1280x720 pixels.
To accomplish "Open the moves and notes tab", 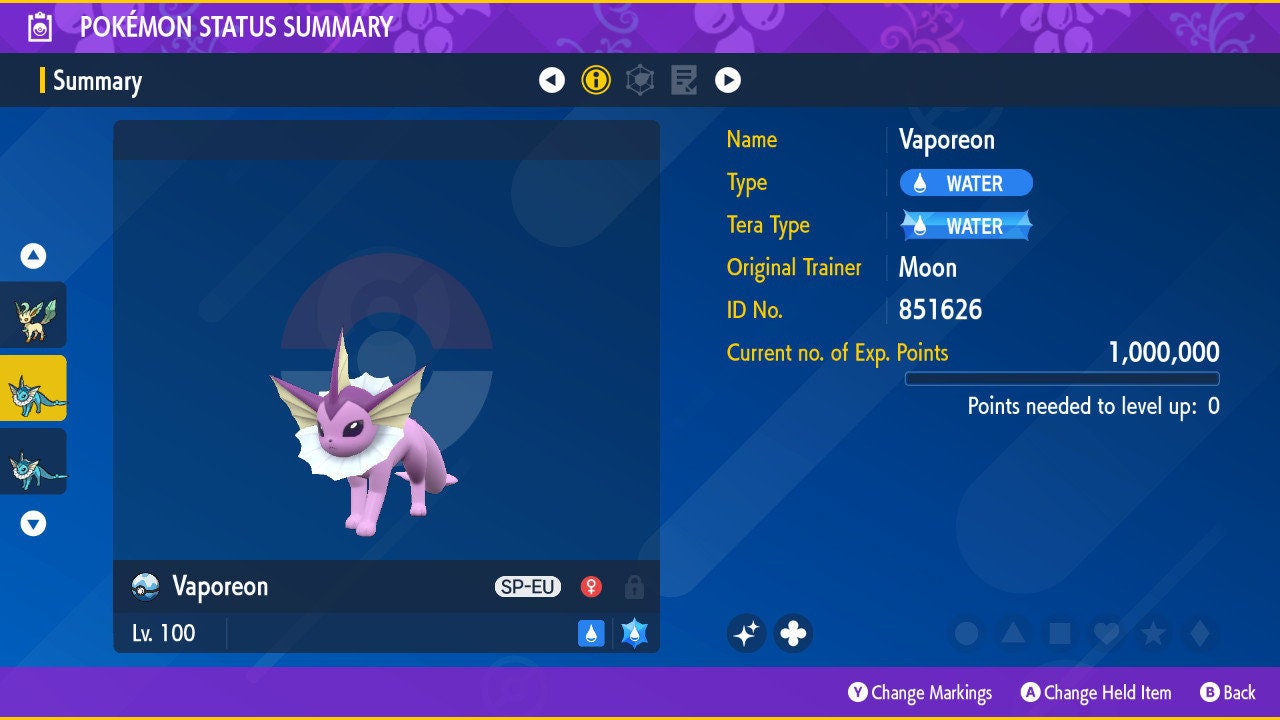I will (x=684, y=80).
